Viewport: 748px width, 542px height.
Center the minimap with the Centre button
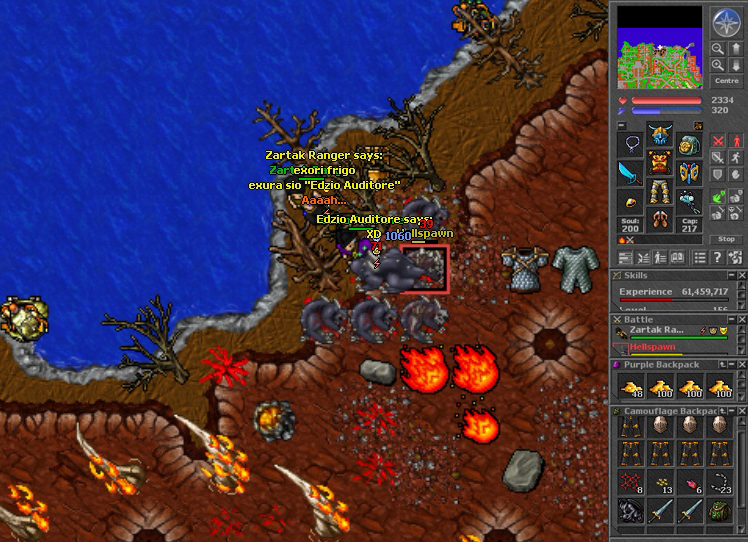coord(724,79)
